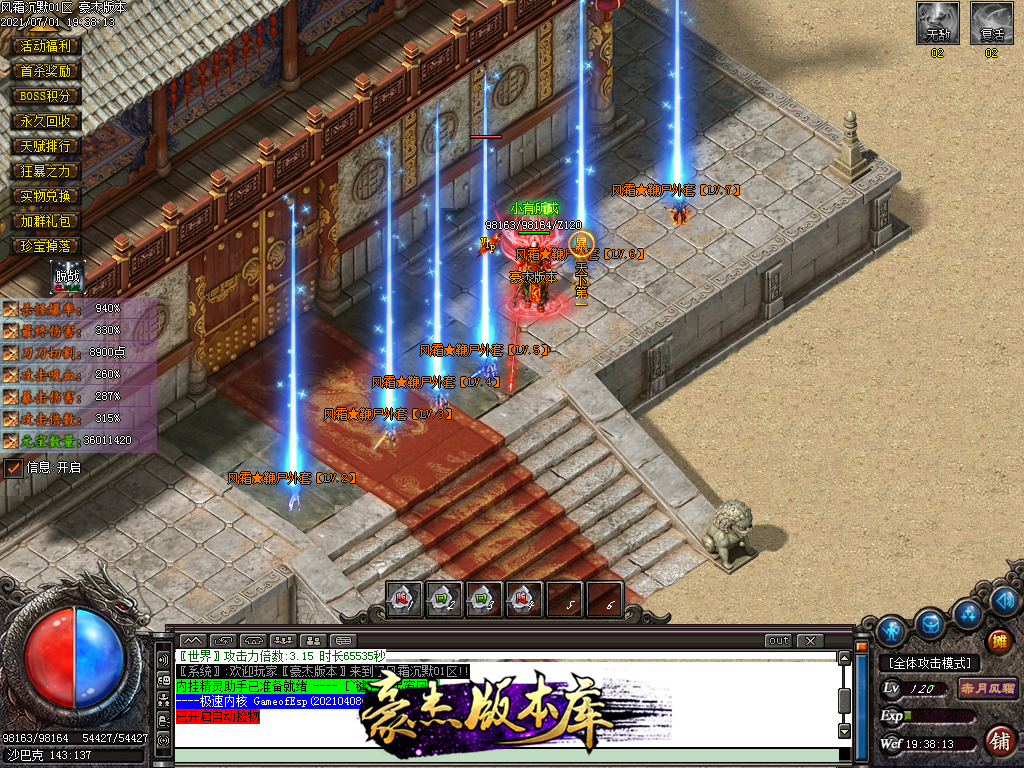1024x768 pixels.
Task: Open the 活动福利 event rewards menu
Action: (x=46, y=46)
